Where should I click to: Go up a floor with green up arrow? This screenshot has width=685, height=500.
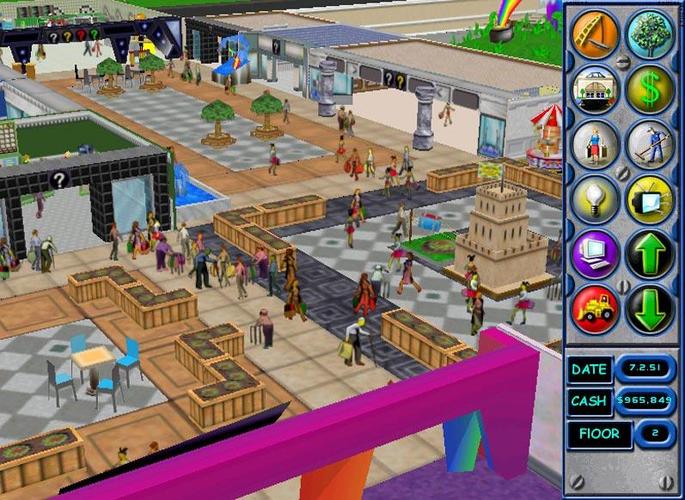pyautogui.click(x=650, y=254)
